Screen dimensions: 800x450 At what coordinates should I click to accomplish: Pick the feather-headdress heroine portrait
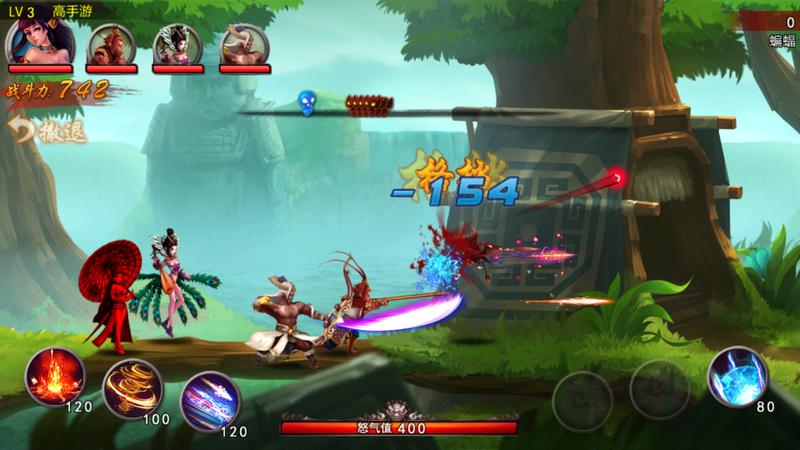(x=176, y=41)
